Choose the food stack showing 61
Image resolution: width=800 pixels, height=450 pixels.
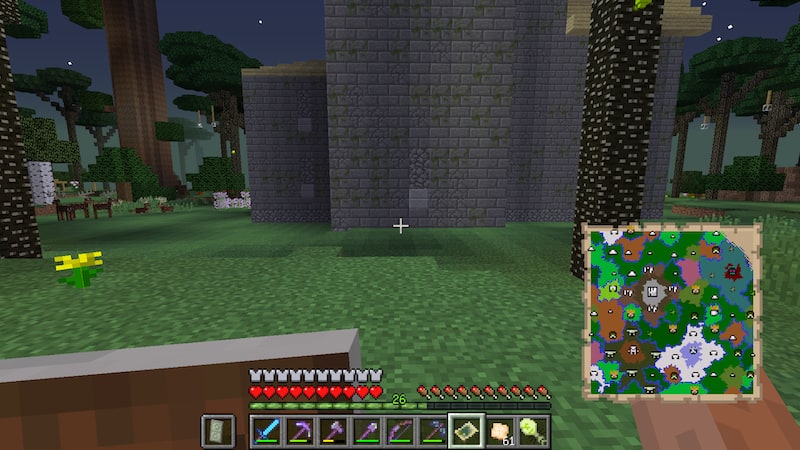(499, 431)
